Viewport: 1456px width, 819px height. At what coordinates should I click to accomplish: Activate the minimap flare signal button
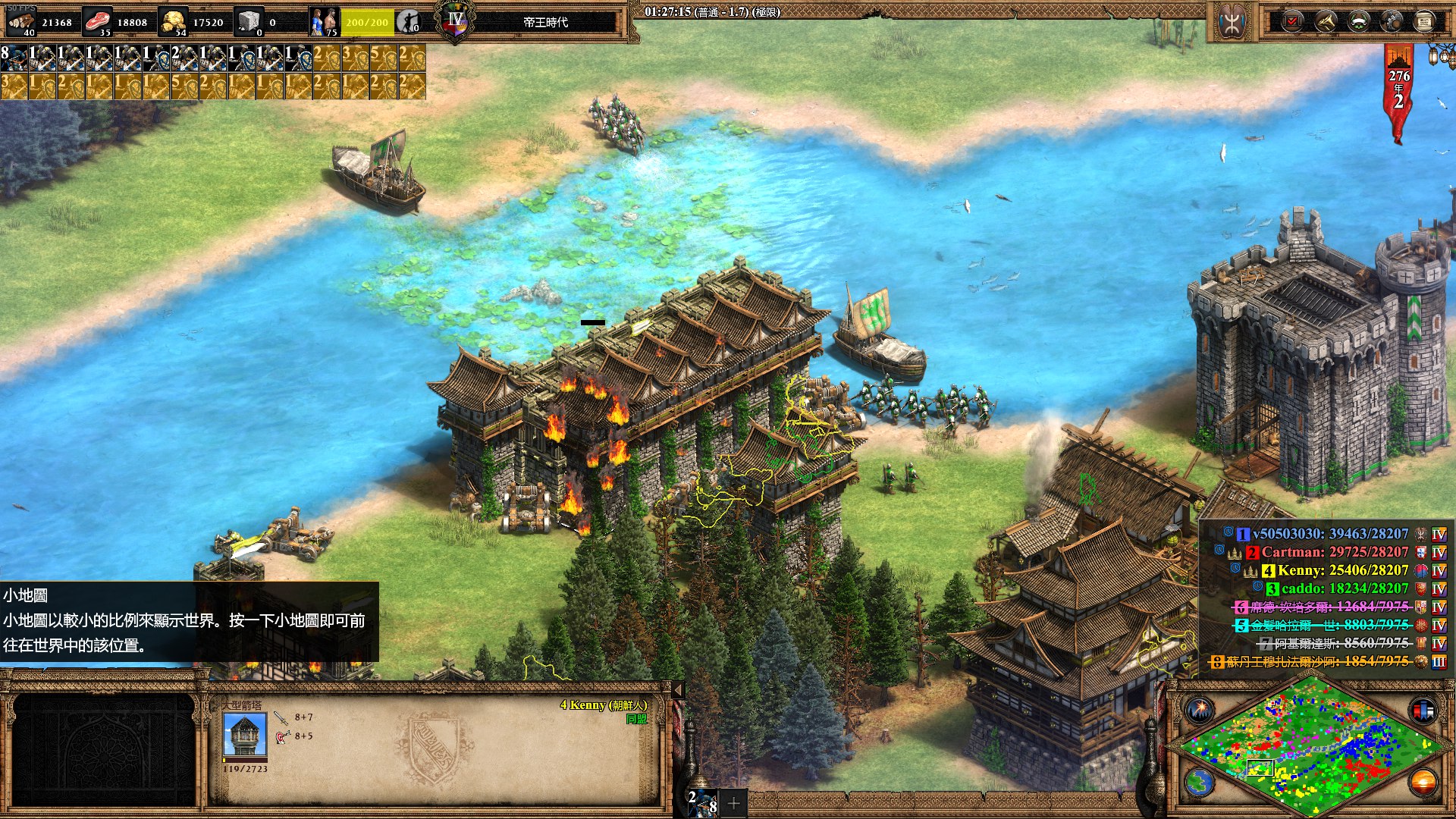coord(1200,711)
